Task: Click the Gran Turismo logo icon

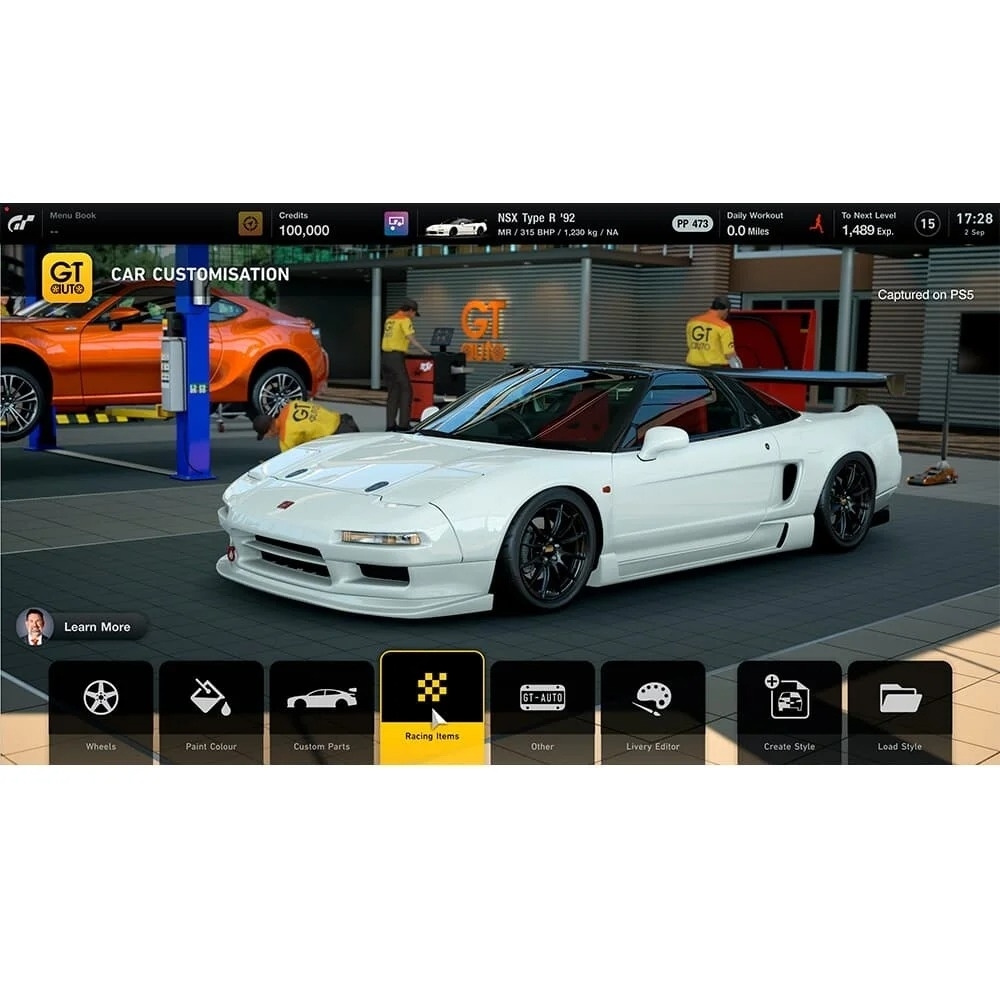Action: click(x=21, y=224)
